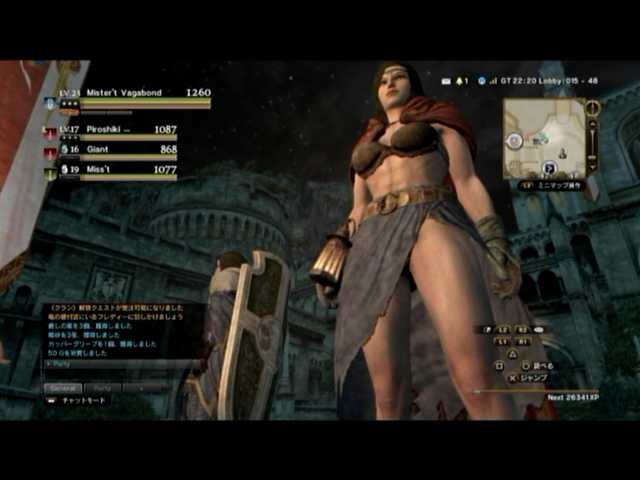The image size is (640, 480).
Task: Switch to the Party chat tab
Action: pos(103,387)
